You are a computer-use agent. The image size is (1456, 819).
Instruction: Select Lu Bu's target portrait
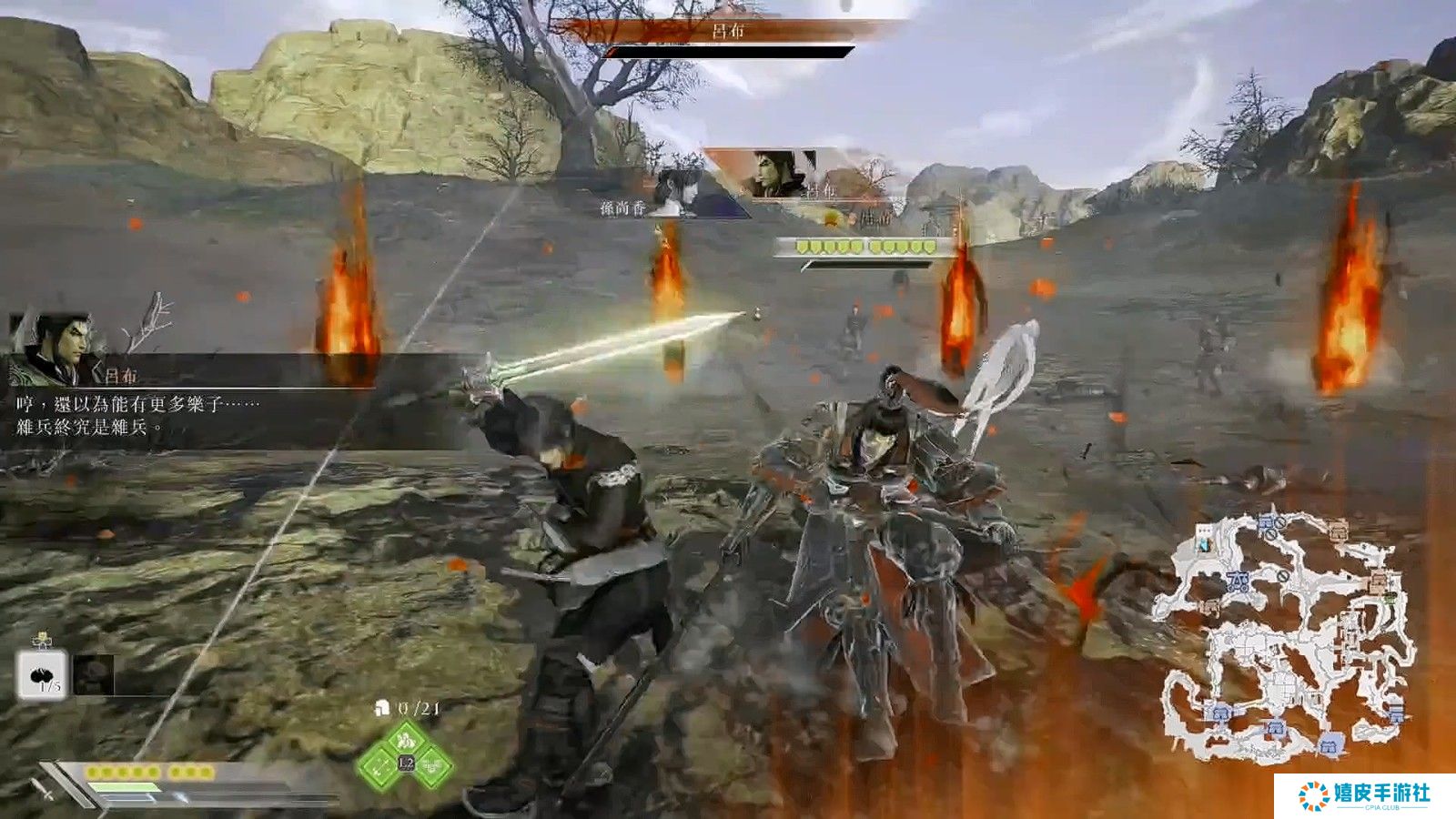(x=772, y=174)
